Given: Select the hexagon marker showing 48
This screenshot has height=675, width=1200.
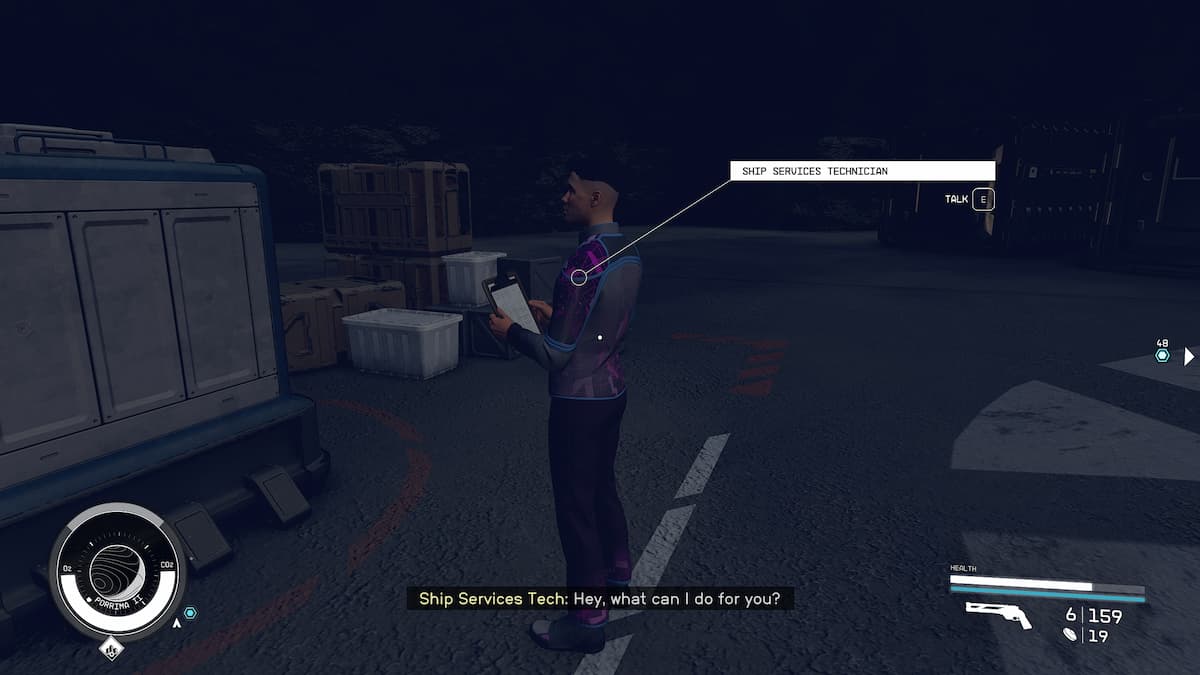Looking at the screenshot, I should tap(1162, 355).
